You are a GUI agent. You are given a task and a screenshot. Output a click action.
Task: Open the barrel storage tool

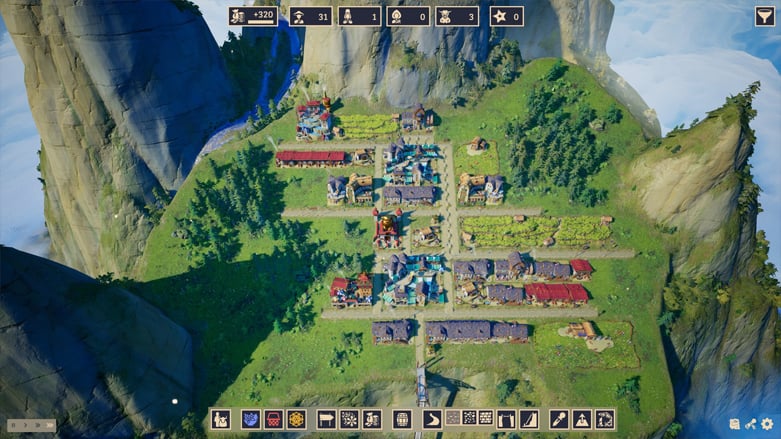click(402, 419)
